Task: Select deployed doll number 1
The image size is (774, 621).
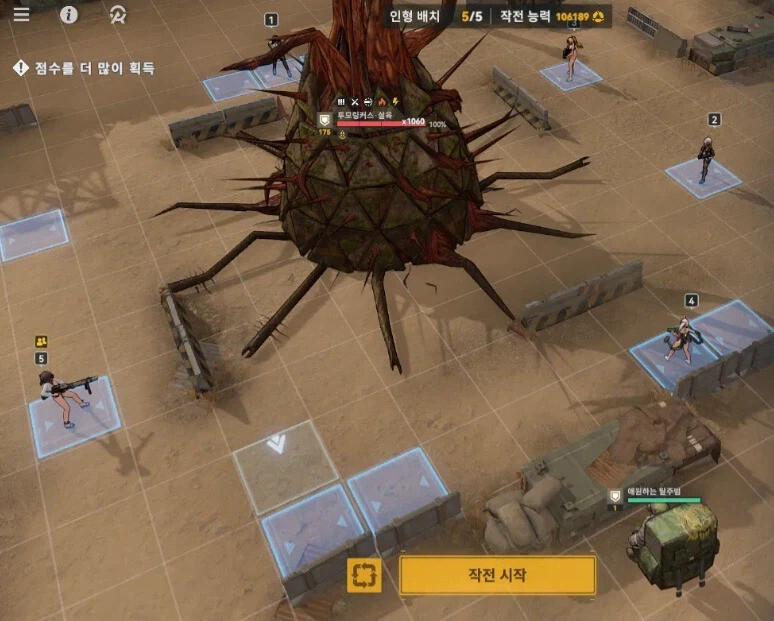Action: [x=277, y=53]
